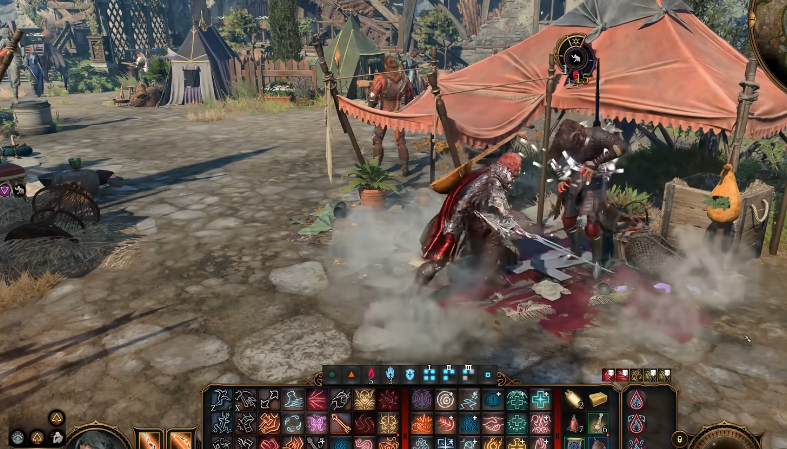
Task: Select the green circle action filter
Action: pyautogui.click(x=332, y=375)
